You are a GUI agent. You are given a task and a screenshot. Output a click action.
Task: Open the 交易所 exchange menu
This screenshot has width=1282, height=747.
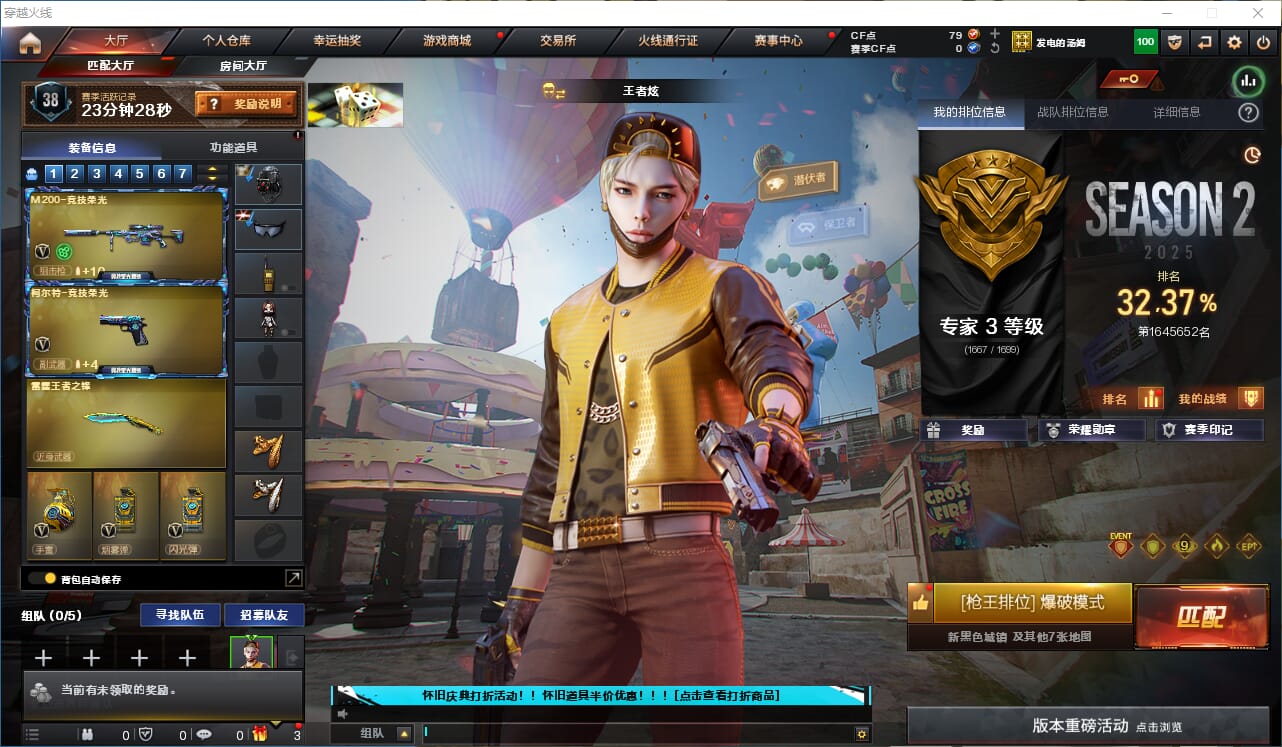point(558,41)
